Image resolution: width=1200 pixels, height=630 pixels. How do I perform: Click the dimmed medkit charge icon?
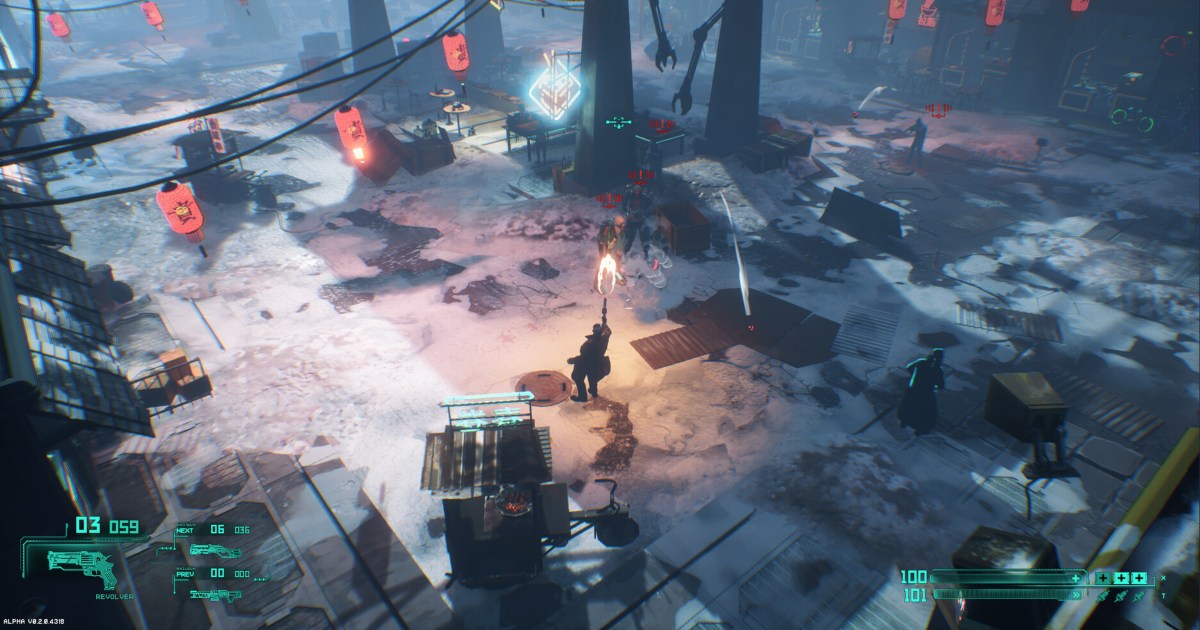(1102, 578)
